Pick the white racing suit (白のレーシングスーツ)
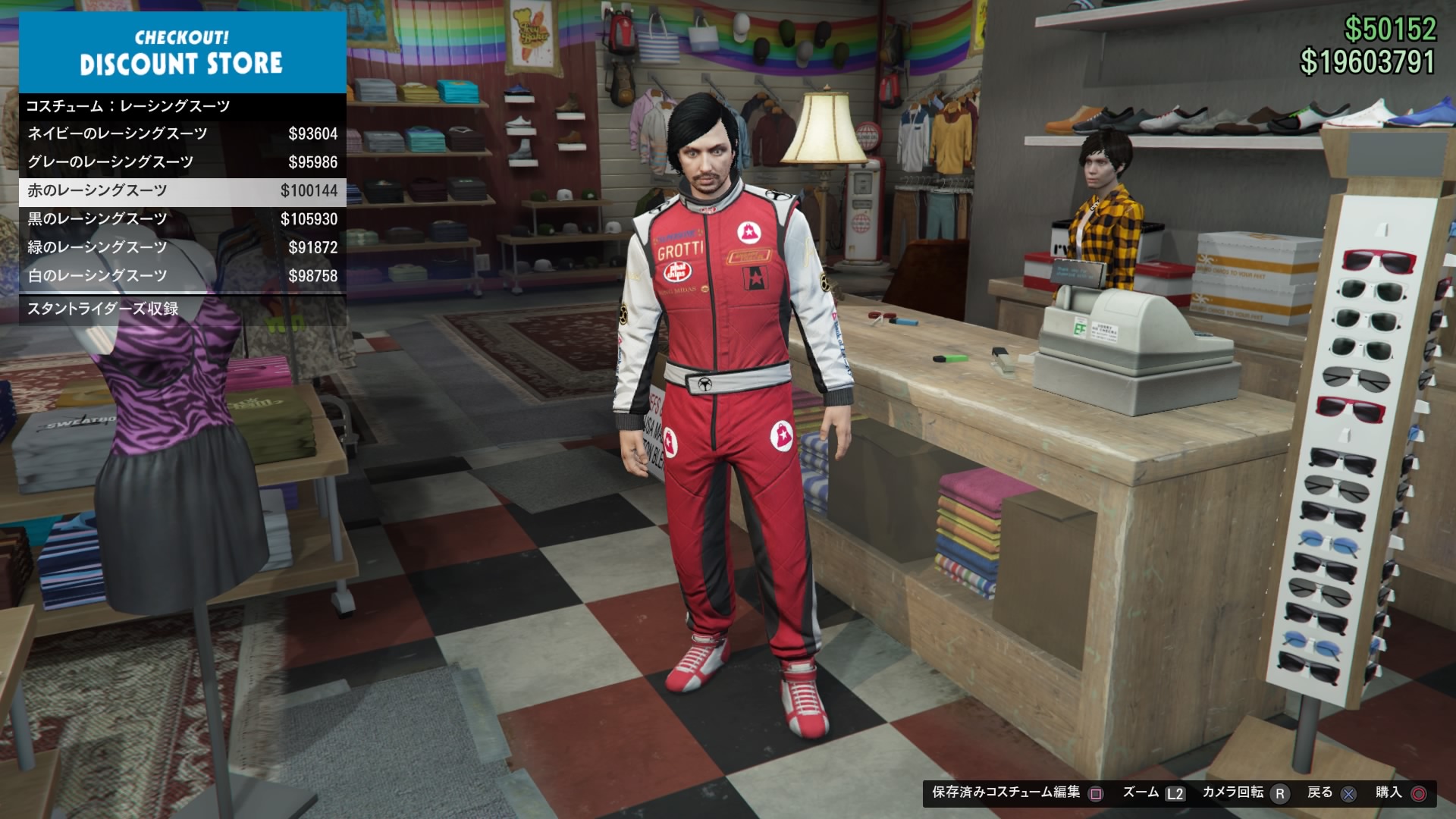 (182, 276)
